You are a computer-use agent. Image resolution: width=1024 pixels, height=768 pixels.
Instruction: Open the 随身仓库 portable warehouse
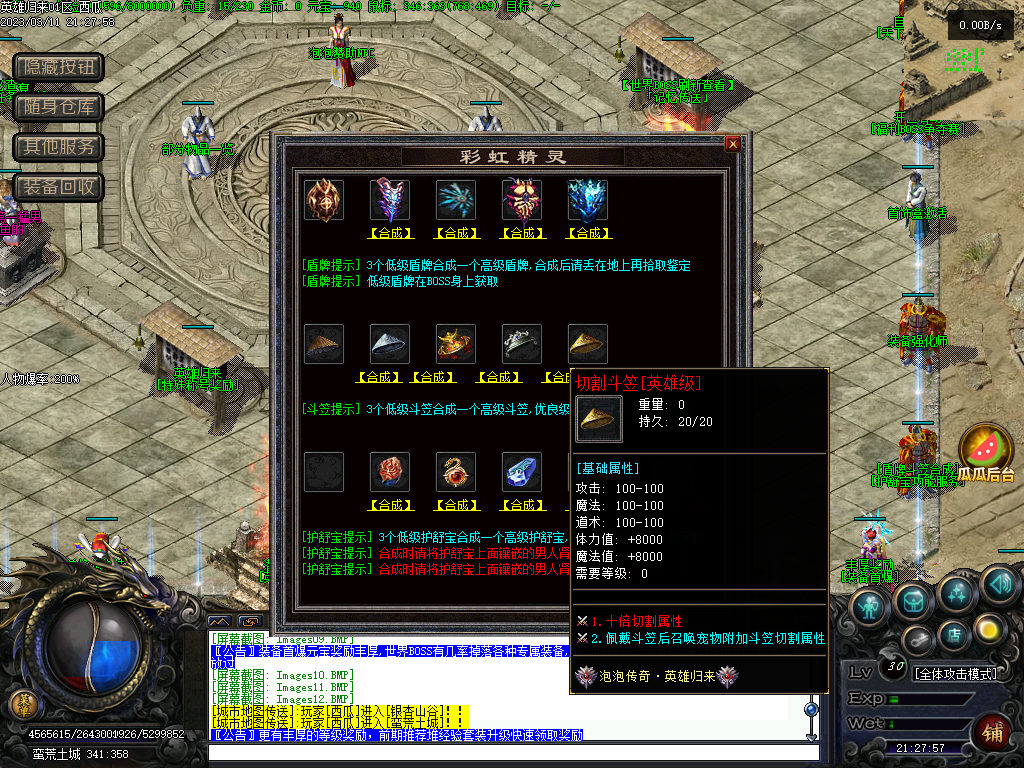[59, 107]
